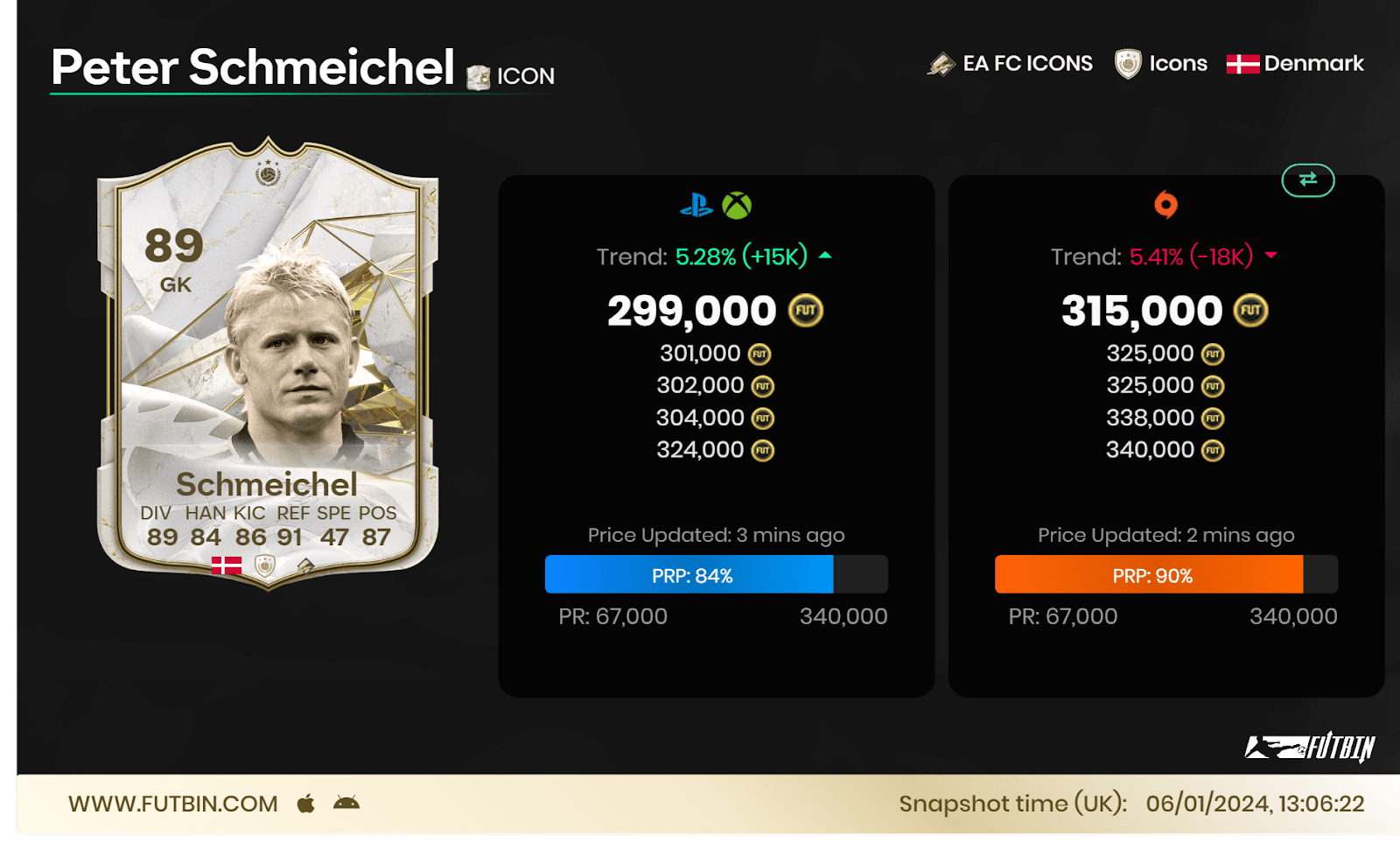Click the Origin platform icon on PC card
The width and height of the screenshot is (1400, 850).
coord(1165,206)
